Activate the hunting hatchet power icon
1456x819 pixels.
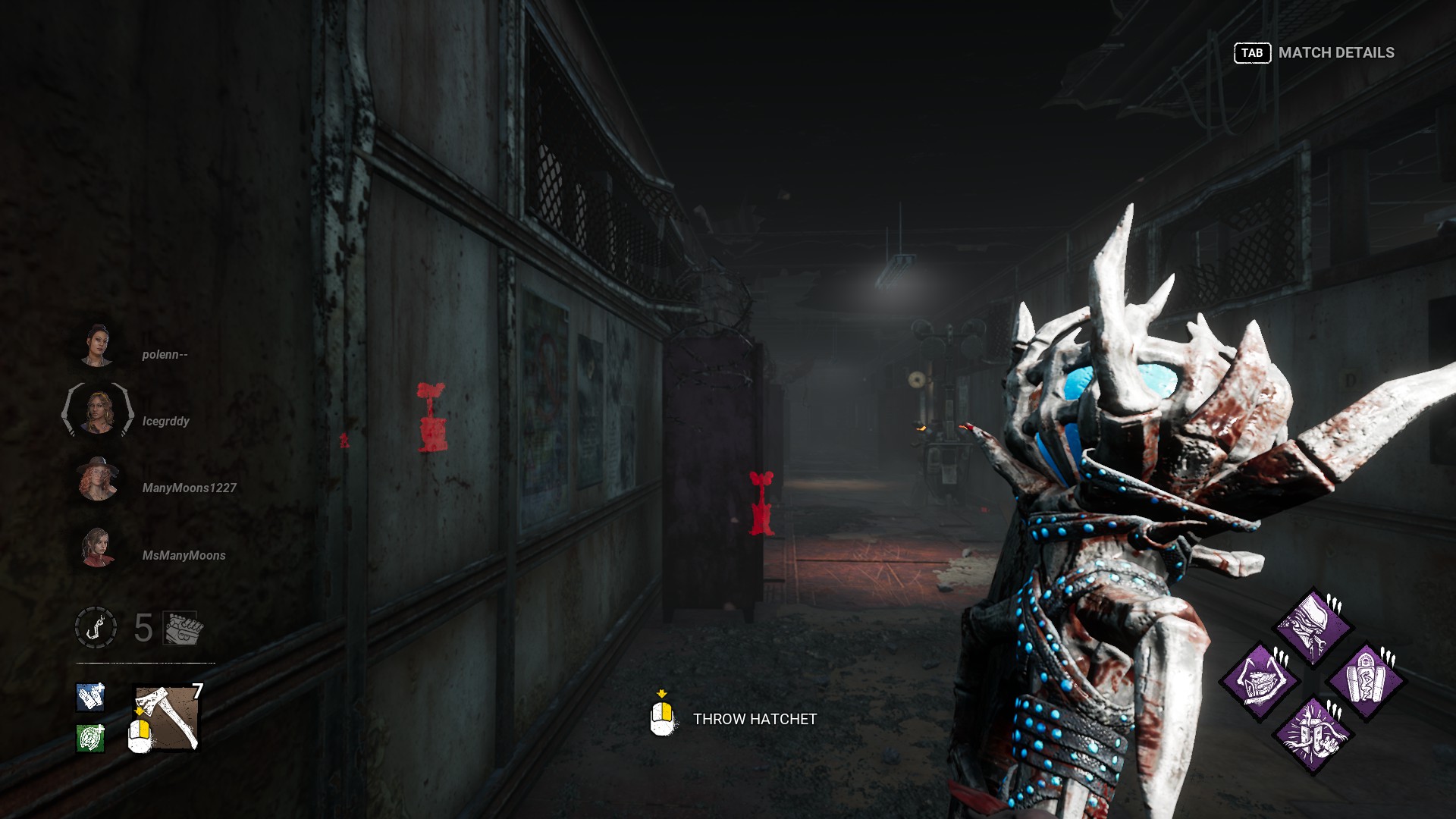point(168,717)
